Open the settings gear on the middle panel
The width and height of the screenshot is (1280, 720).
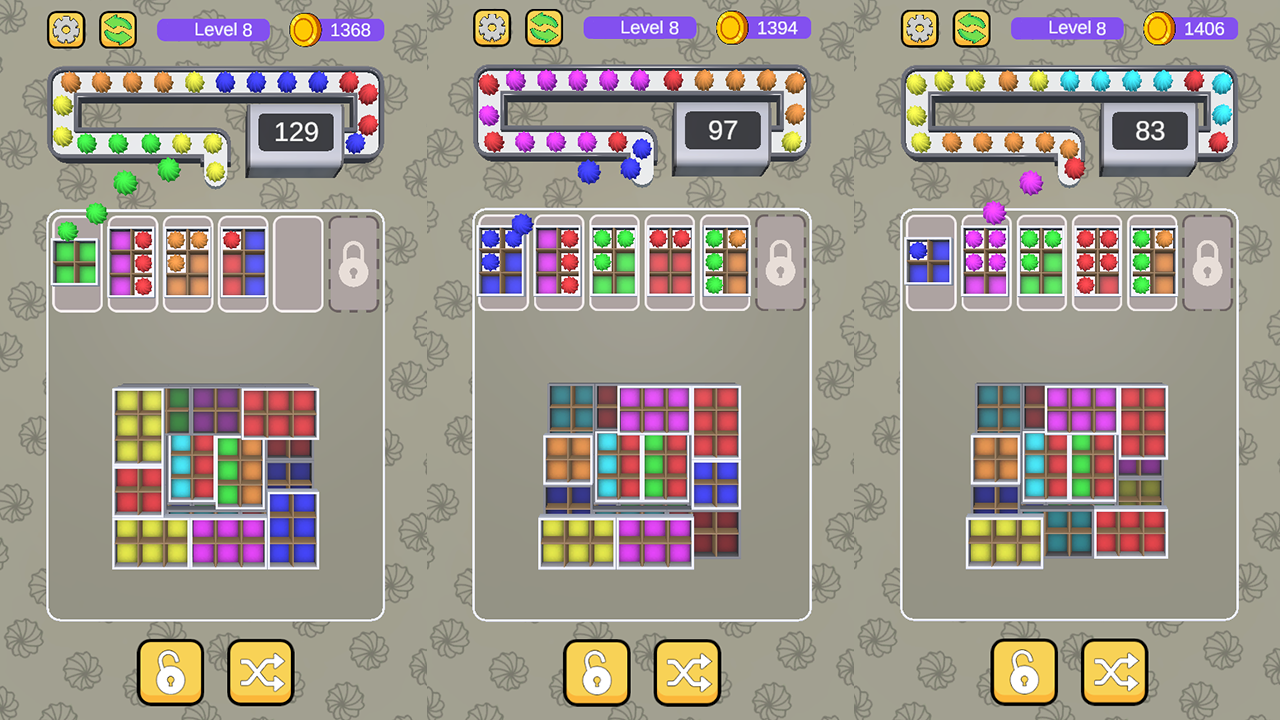[492, 29]
